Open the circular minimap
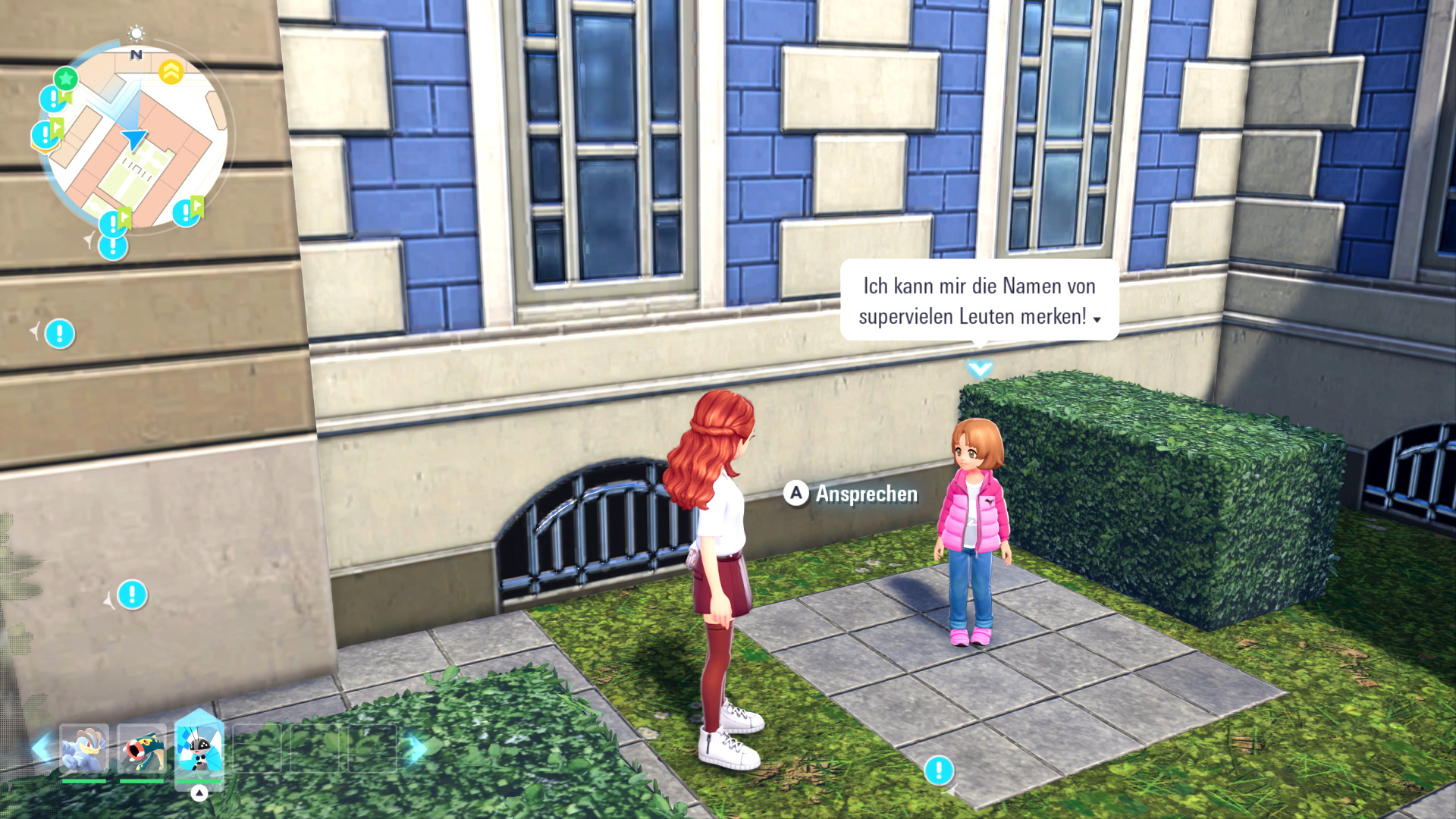The width and height of the screenshot is (1456, 819). click(136, 136)
